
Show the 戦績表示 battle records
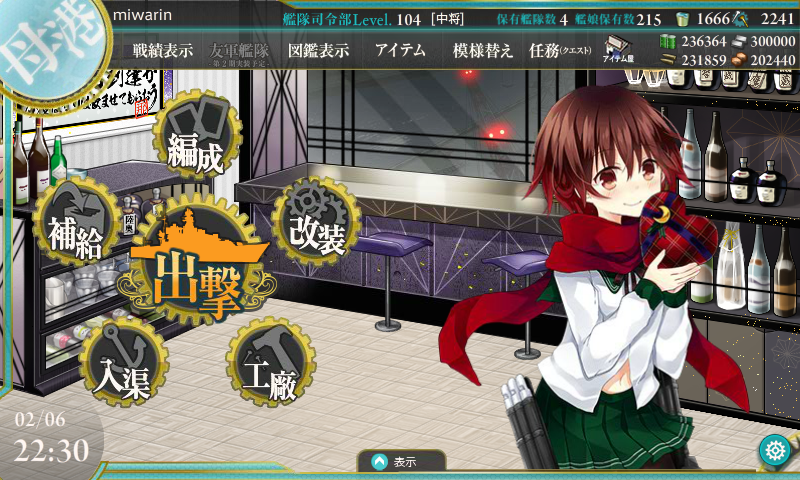tap(162, 51)
